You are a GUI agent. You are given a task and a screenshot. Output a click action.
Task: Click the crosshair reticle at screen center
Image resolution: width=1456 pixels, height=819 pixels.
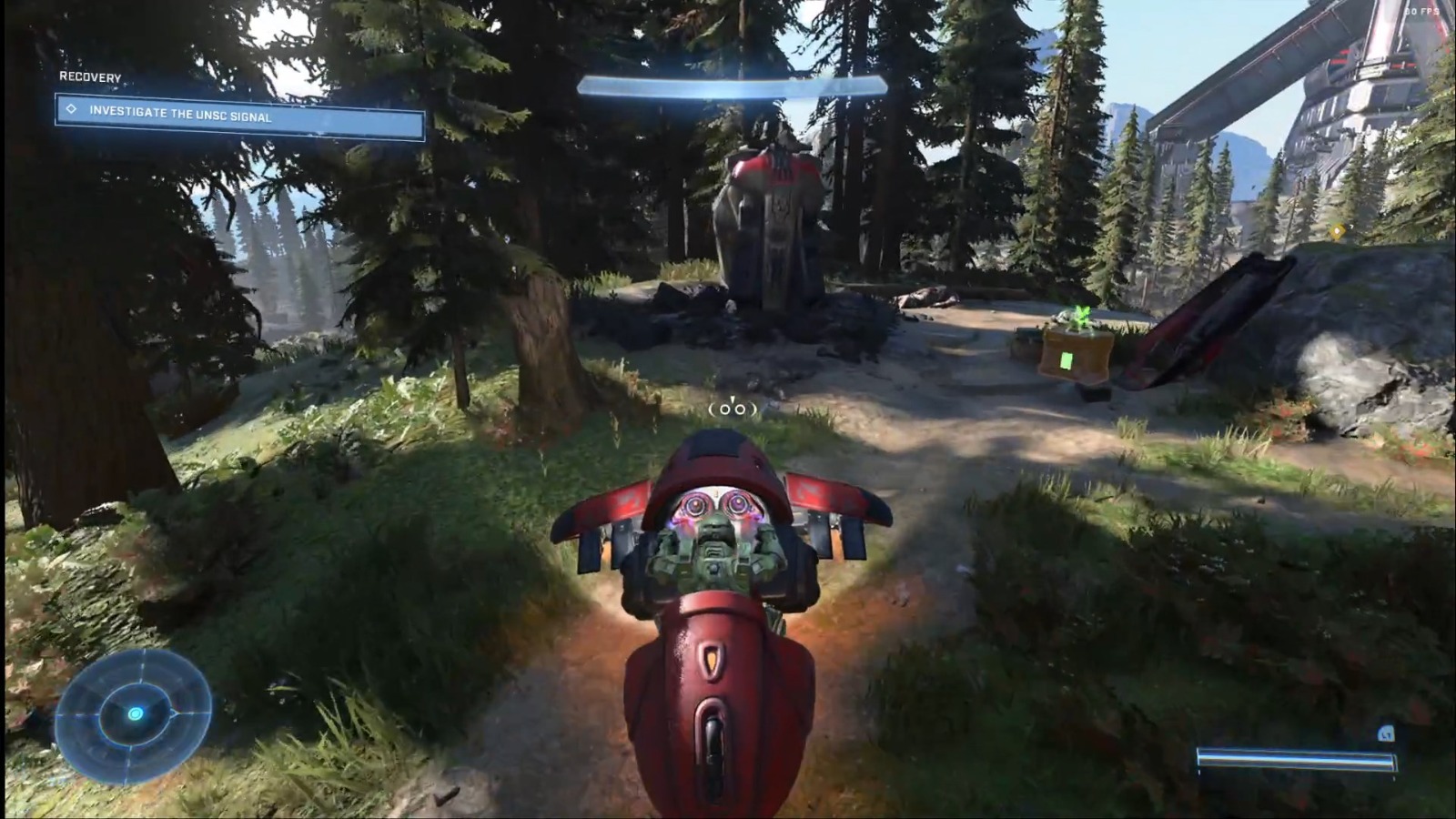point(731,410)
